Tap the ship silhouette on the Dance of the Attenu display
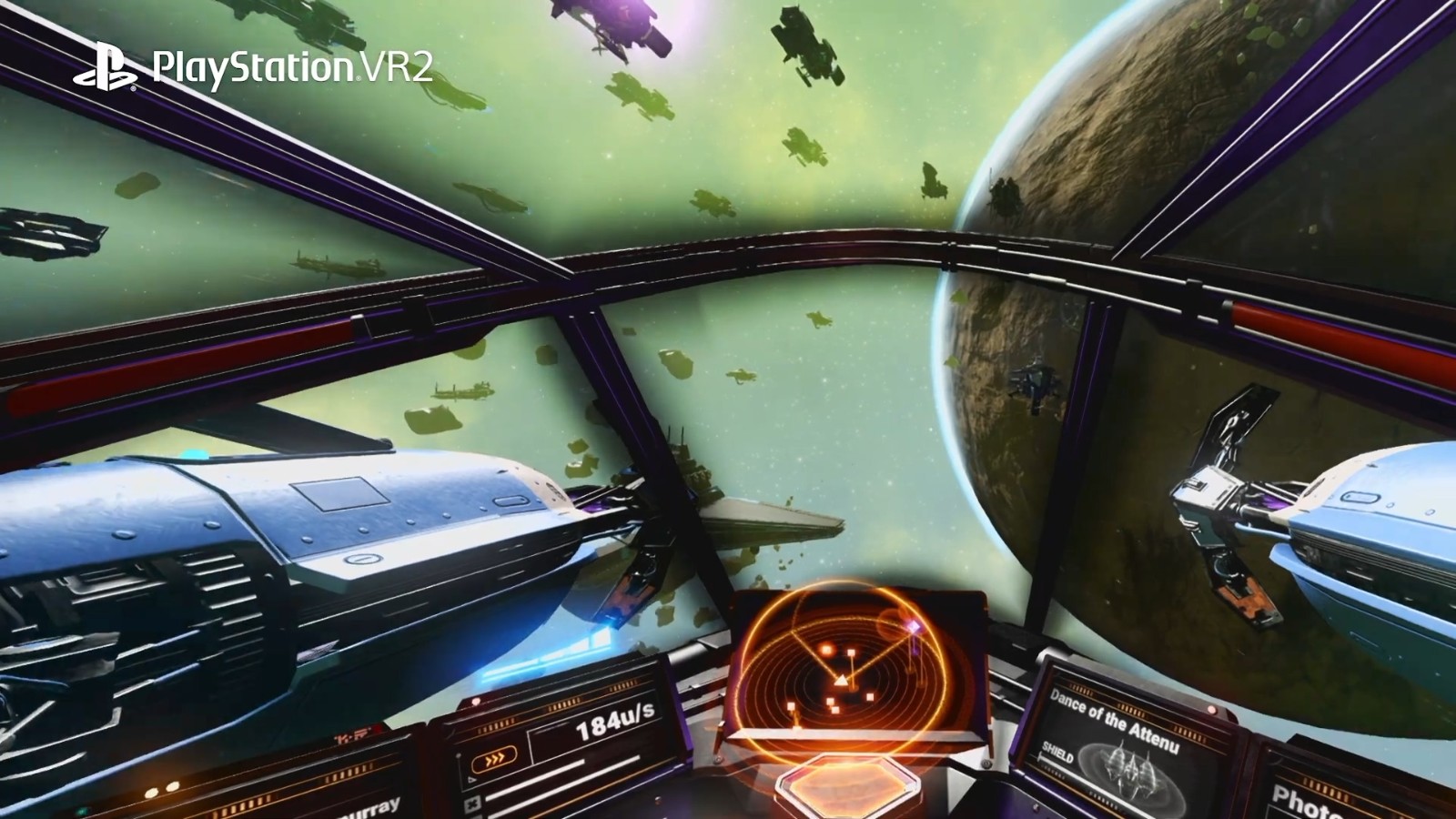 click(x=1131, y=768)
